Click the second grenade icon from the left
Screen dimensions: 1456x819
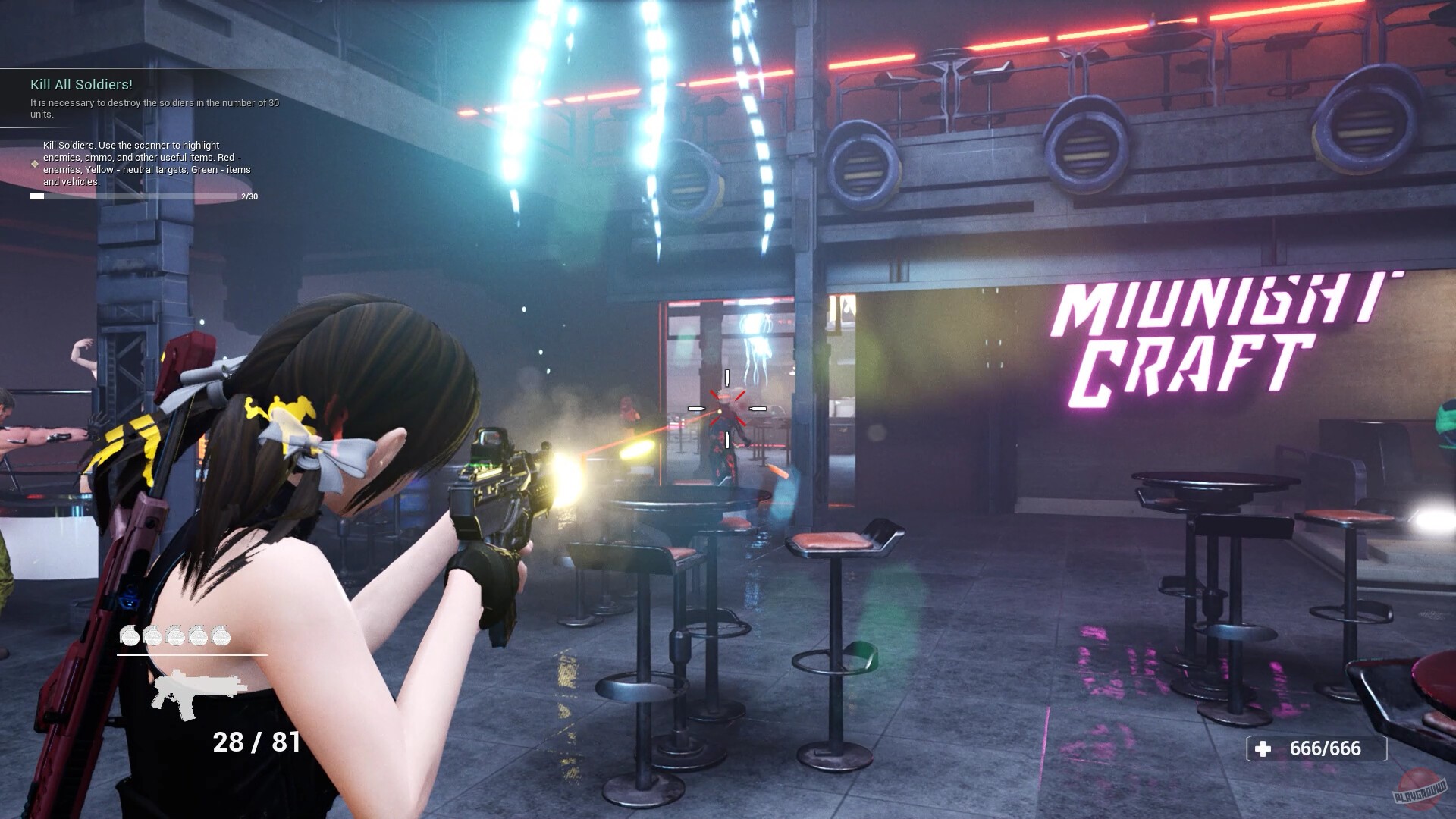154,635
